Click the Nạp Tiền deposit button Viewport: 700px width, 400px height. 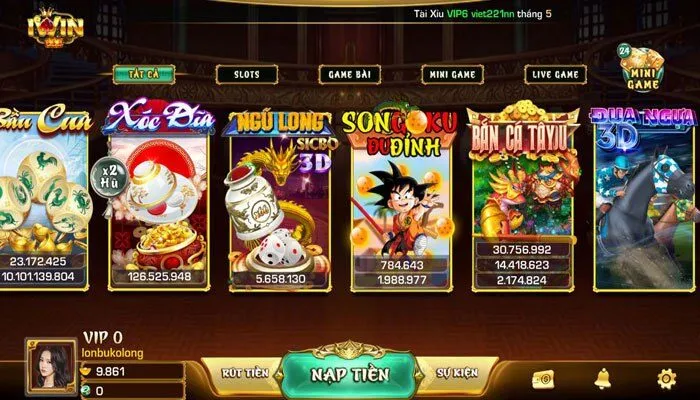pyautogui.click(x=349, y=374)
